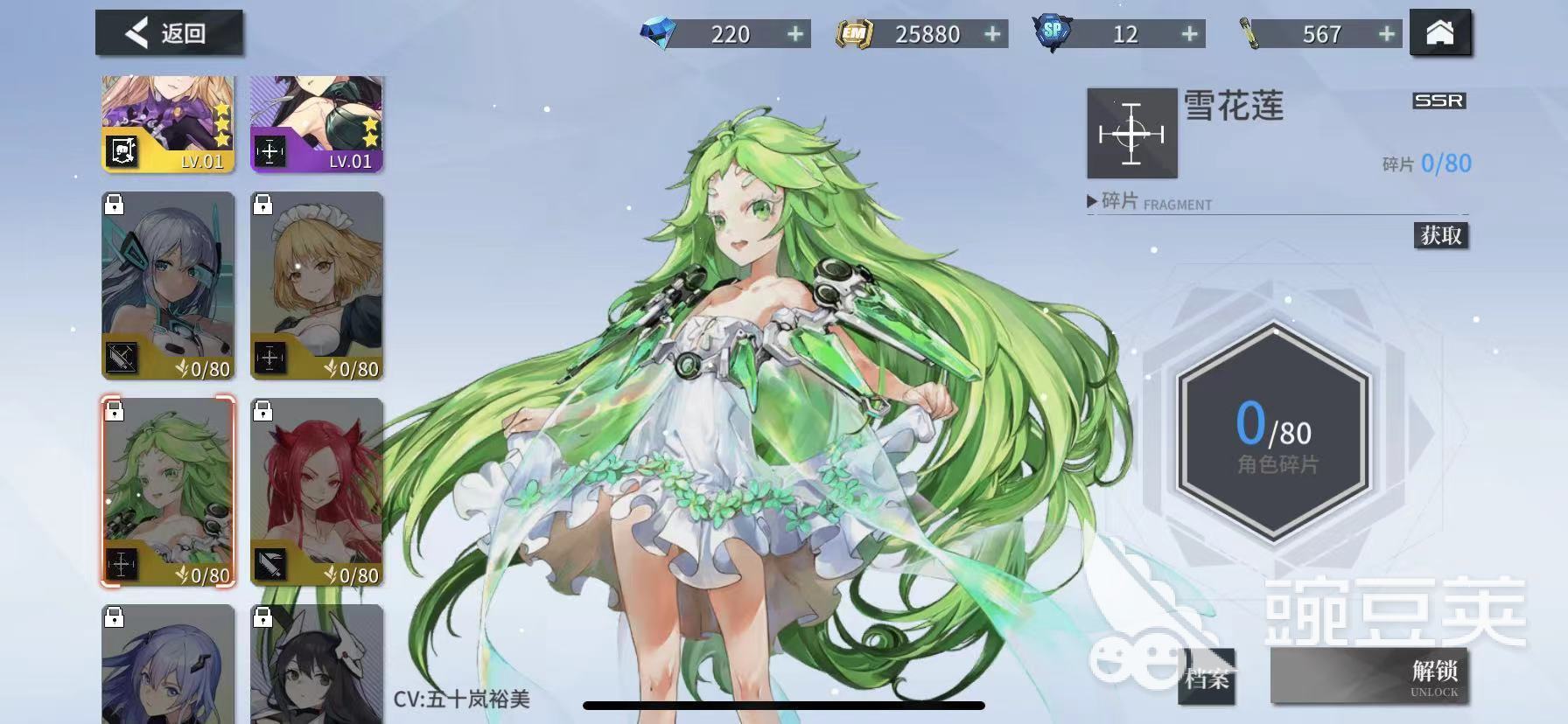Toggle the lock on the silver-haired character card

tap(114, 205)
